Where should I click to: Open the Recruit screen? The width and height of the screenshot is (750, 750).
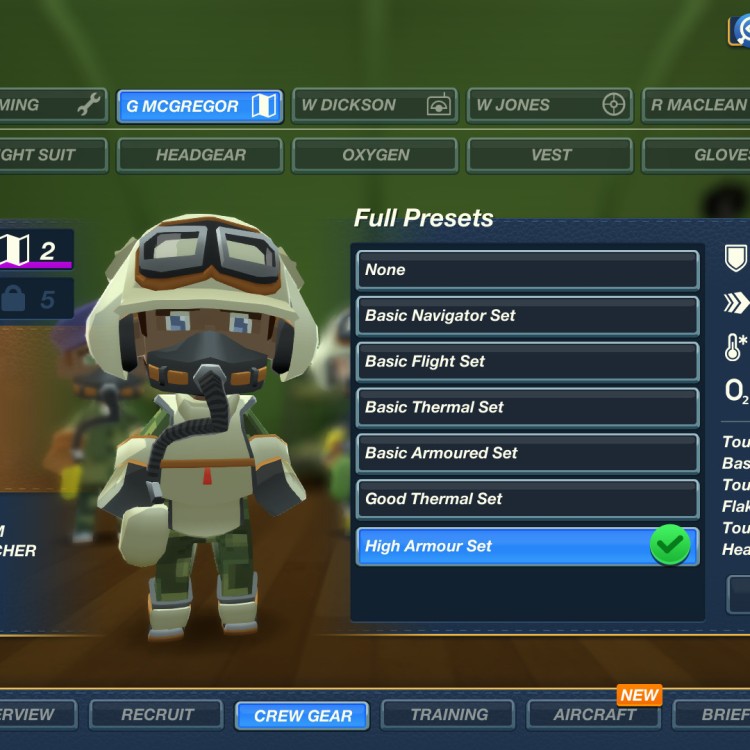click(157, 715)
